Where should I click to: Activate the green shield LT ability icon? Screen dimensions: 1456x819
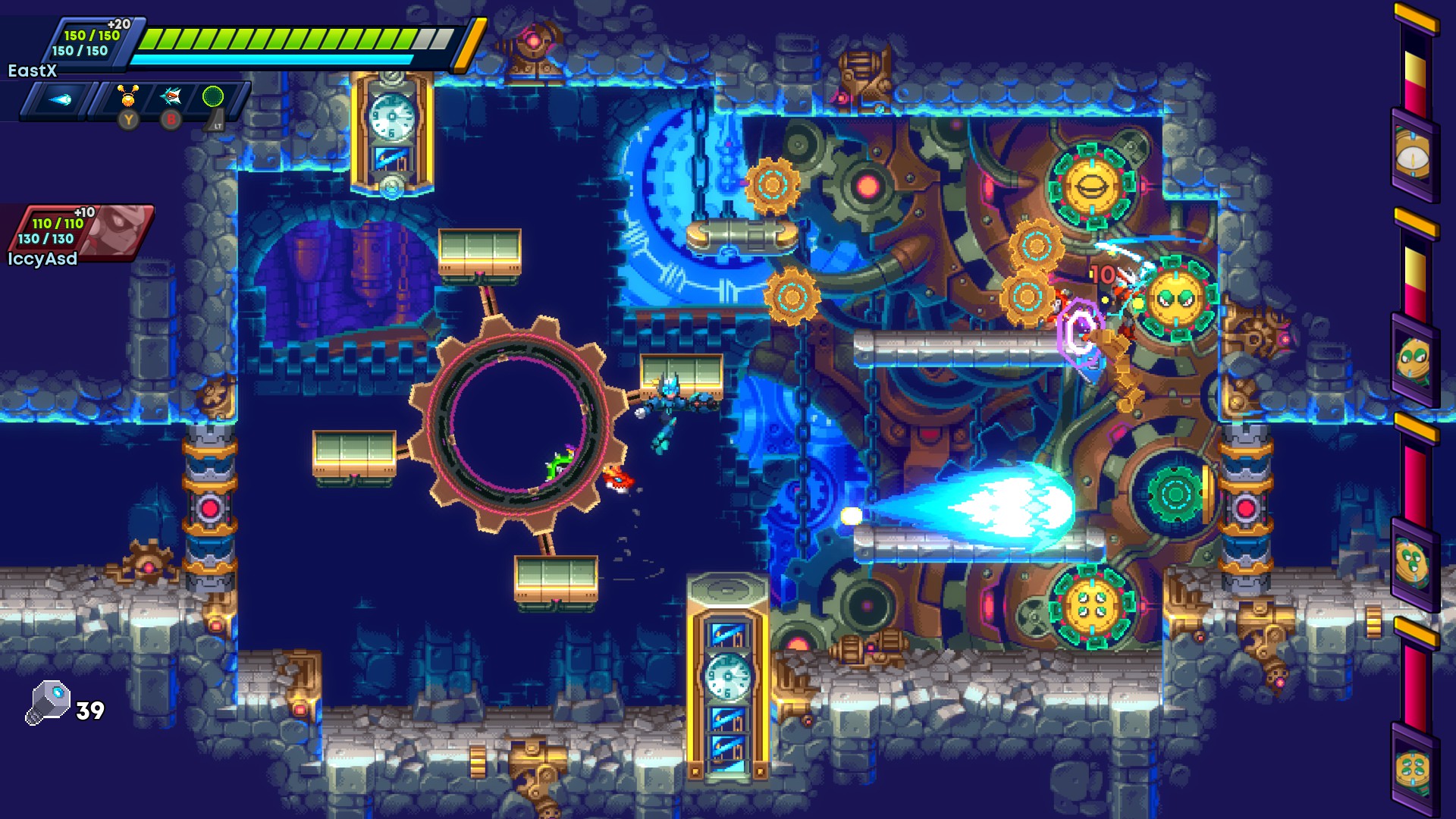click(214, 97)
